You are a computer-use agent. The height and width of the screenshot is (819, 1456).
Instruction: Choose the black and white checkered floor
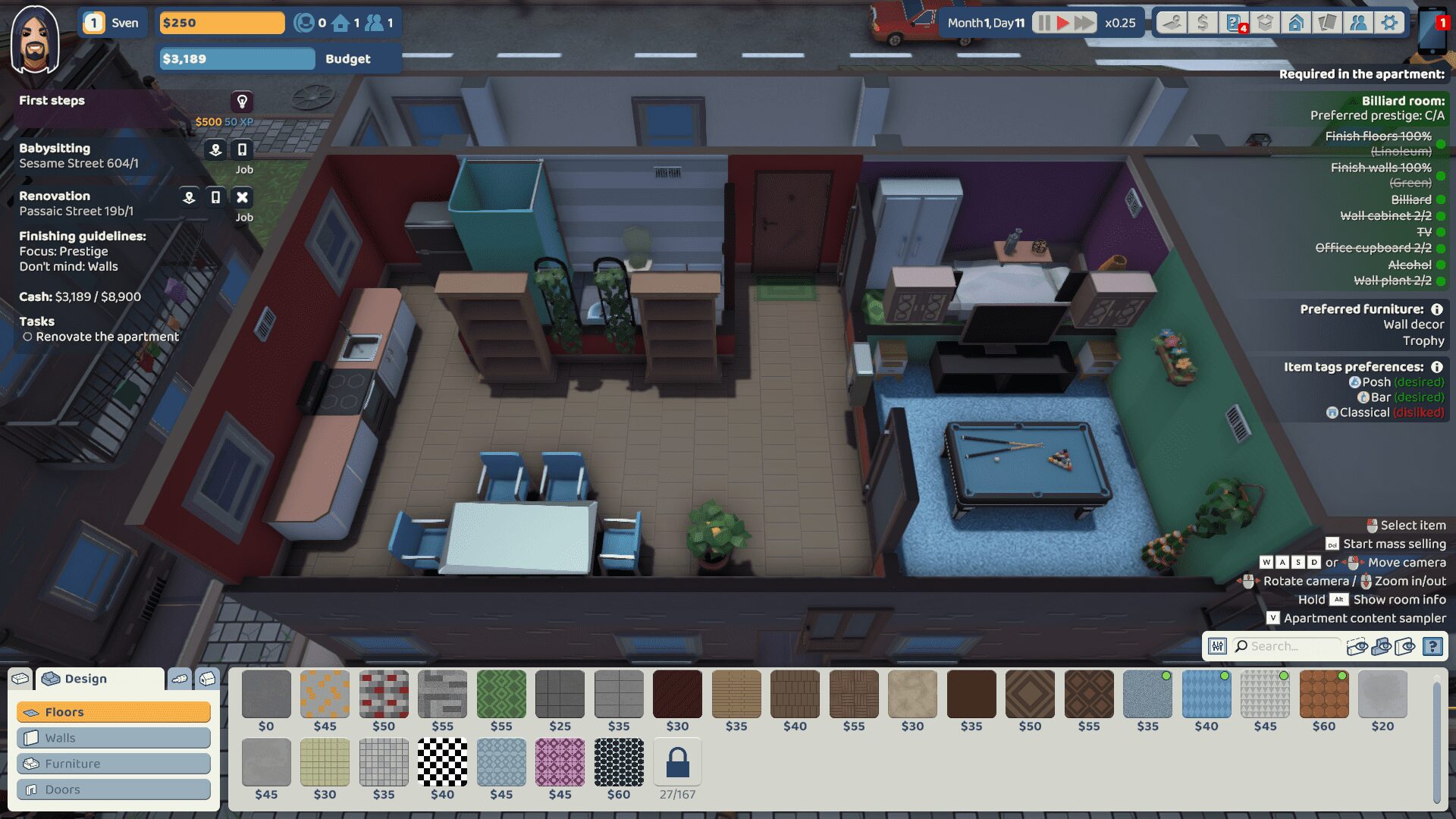443,762
